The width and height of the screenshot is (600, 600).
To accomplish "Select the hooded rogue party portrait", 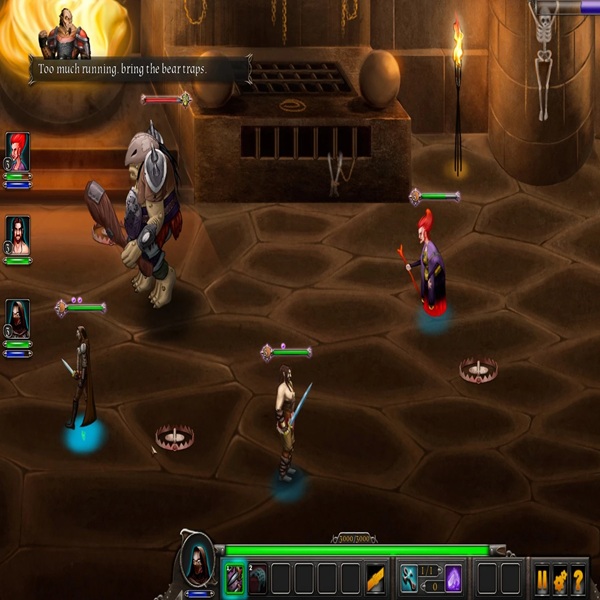I will point(18,318).
